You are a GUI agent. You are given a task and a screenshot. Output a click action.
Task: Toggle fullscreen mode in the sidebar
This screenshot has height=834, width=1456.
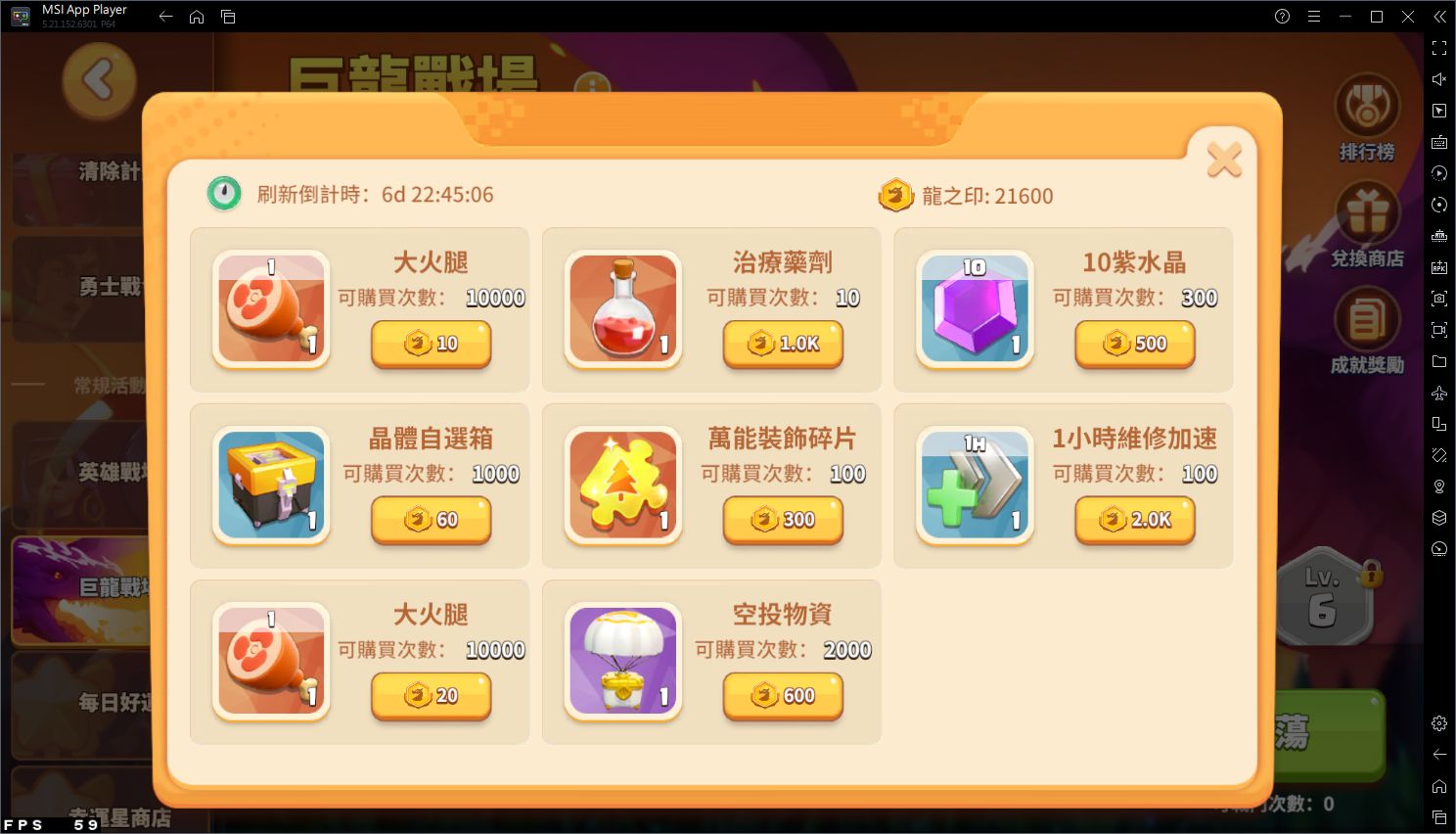click(1439, 47)
